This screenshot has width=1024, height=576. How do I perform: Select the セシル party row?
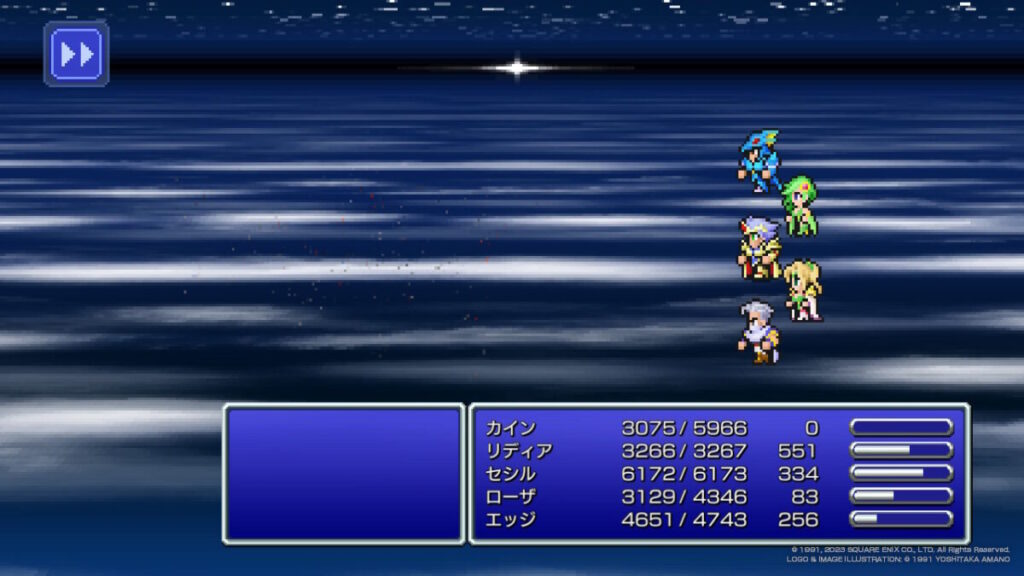pos(511,474)
